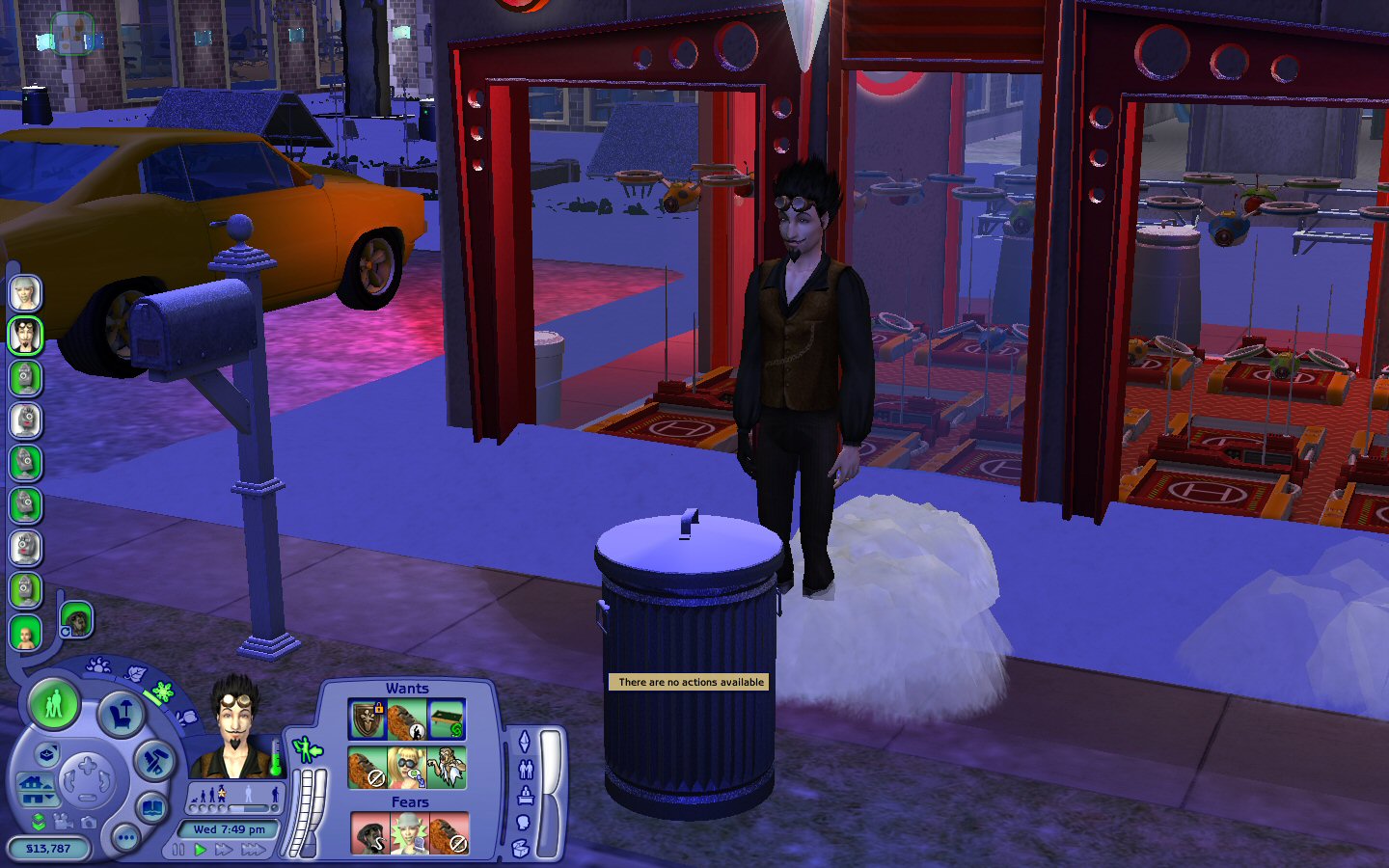Switch to Live mode
The height and width of the screenshot is (868, 1389).
(x=54, y=704)
